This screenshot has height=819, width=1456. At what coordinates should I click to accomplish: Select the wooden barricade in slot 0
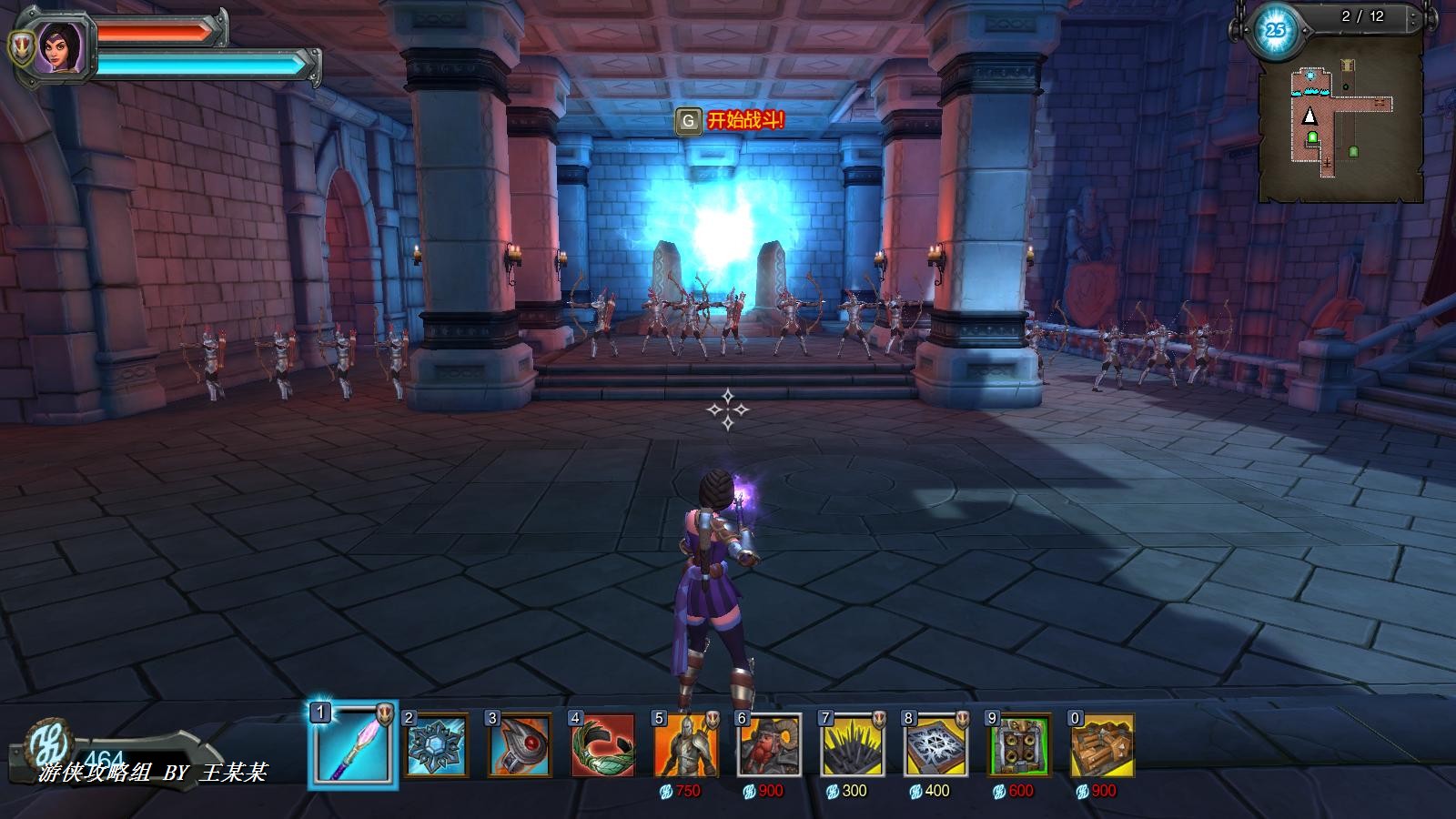[1103, 746]
